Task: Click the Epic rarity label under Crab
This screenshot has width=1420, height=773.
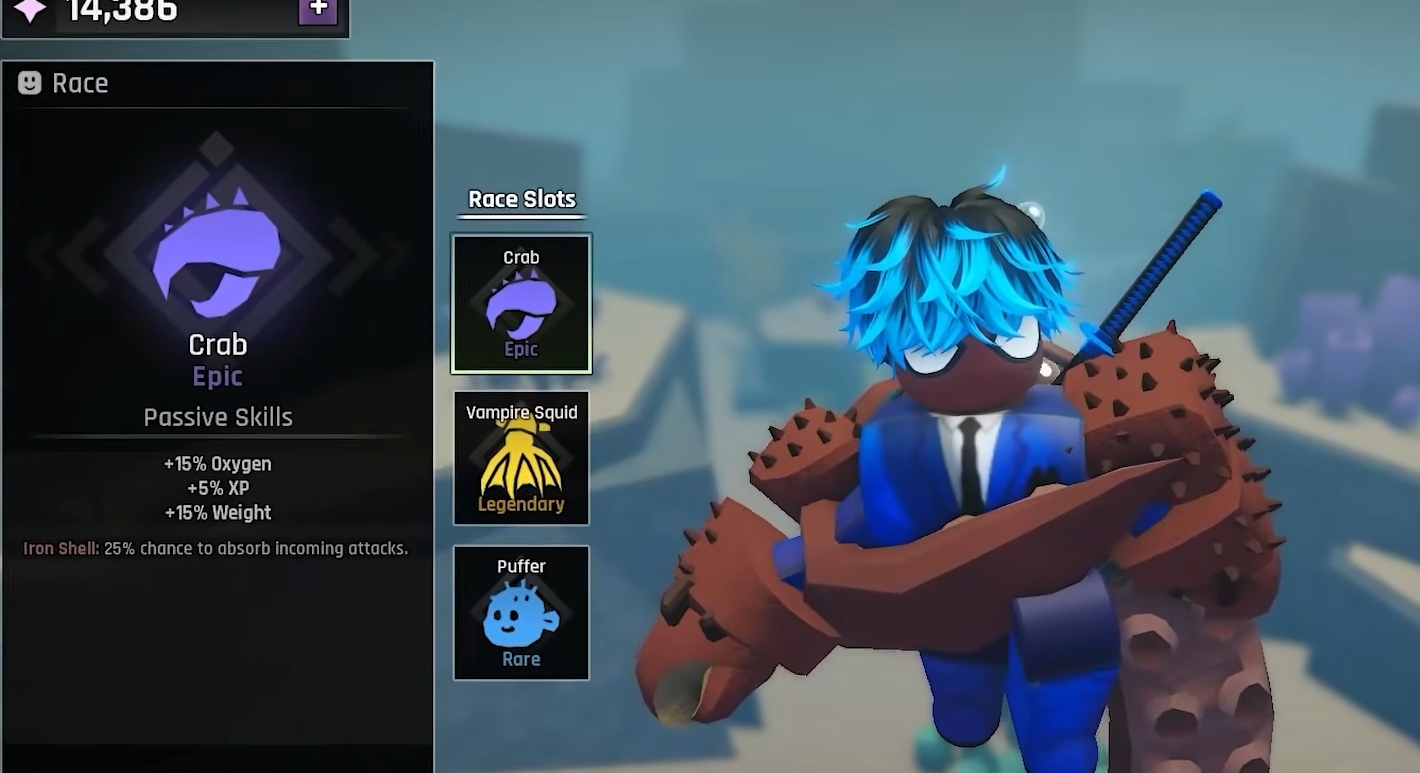Action: (216, 376)
